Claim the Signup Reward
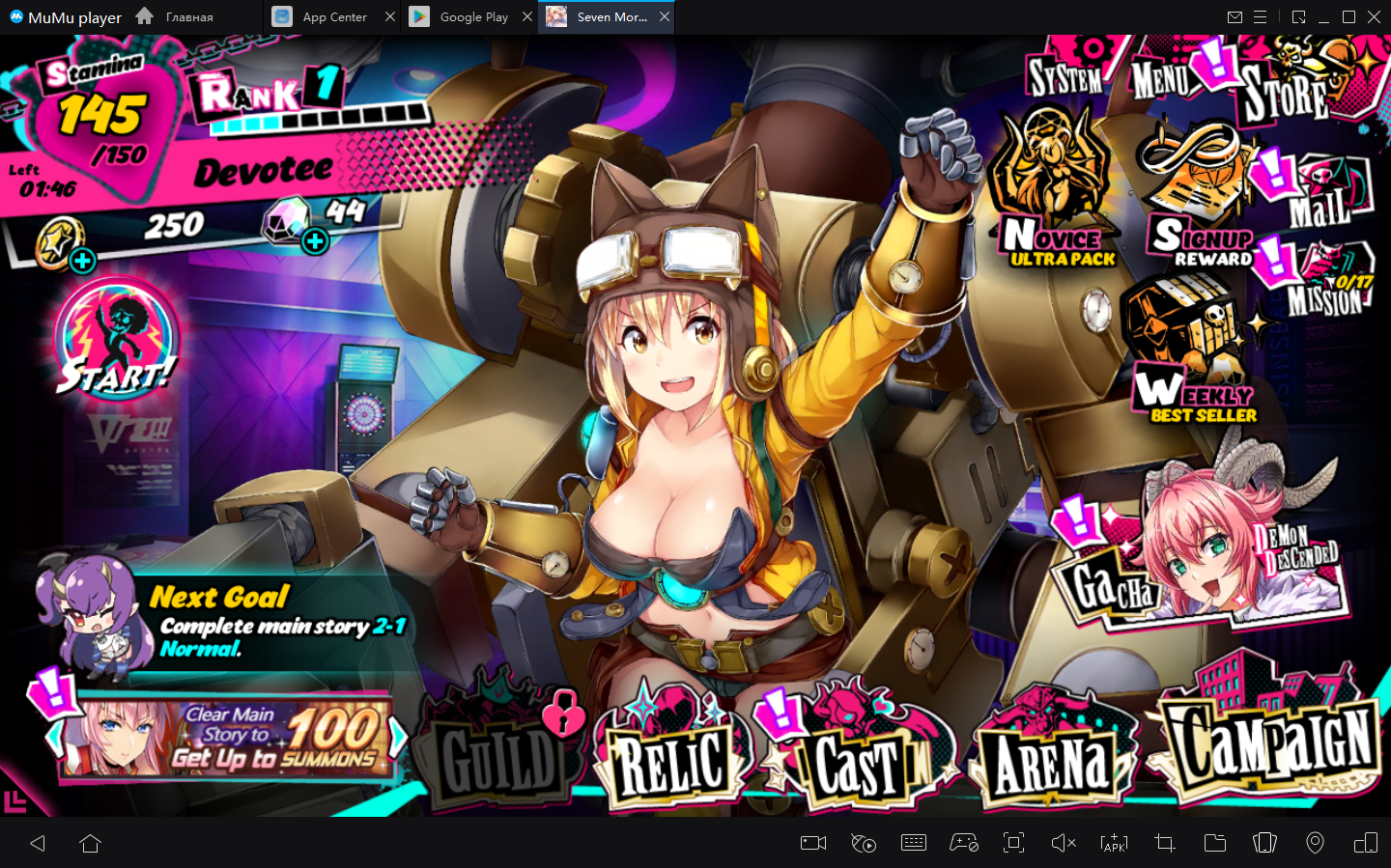 click(1198, 203)
